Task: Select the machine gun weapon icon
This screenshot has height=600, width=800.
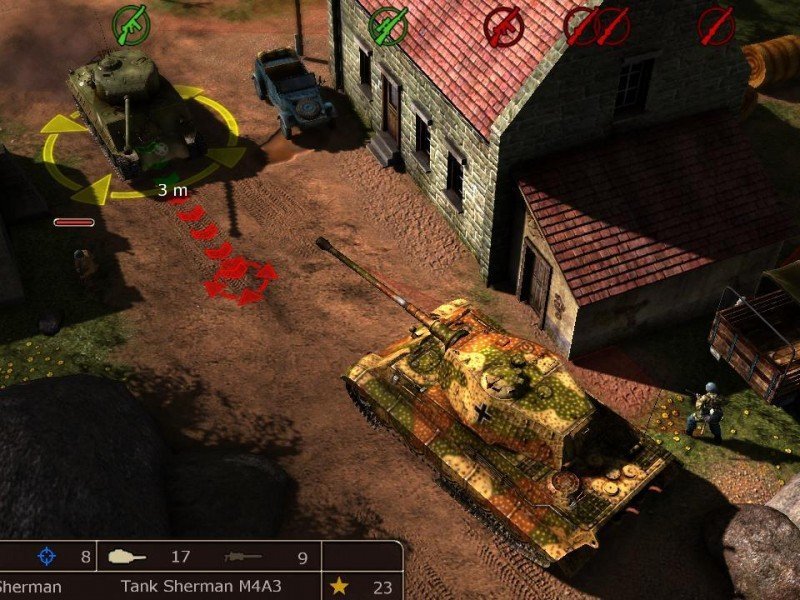Action: pyautogui.click(x=247, y=556)
